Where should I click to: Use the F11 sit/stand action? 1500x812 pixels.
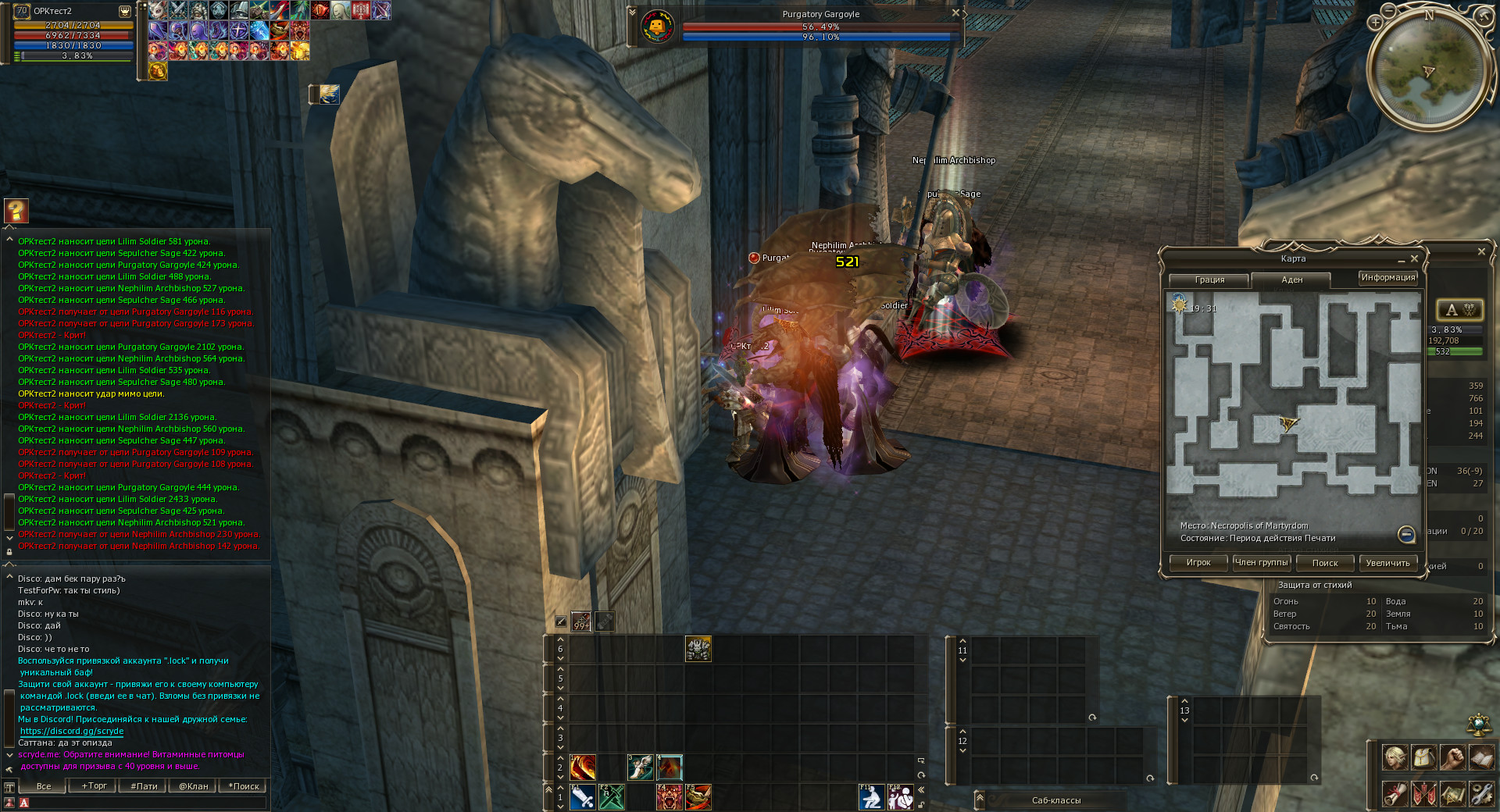(871, 797)
